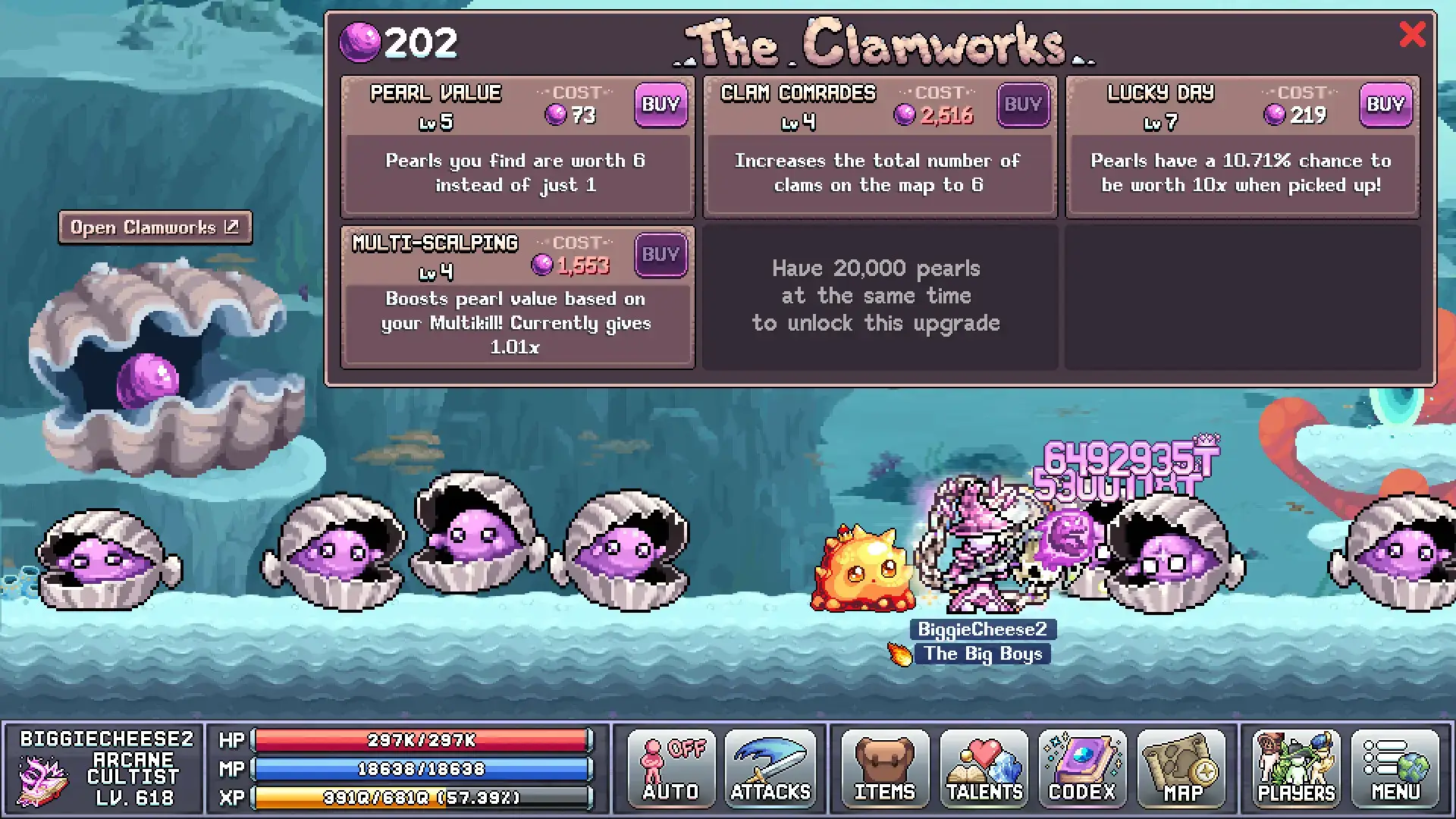The width and height of the screenshot is (1456, 819).
Task: Toggle the Auto attack button
Action: tap(671, 769)
